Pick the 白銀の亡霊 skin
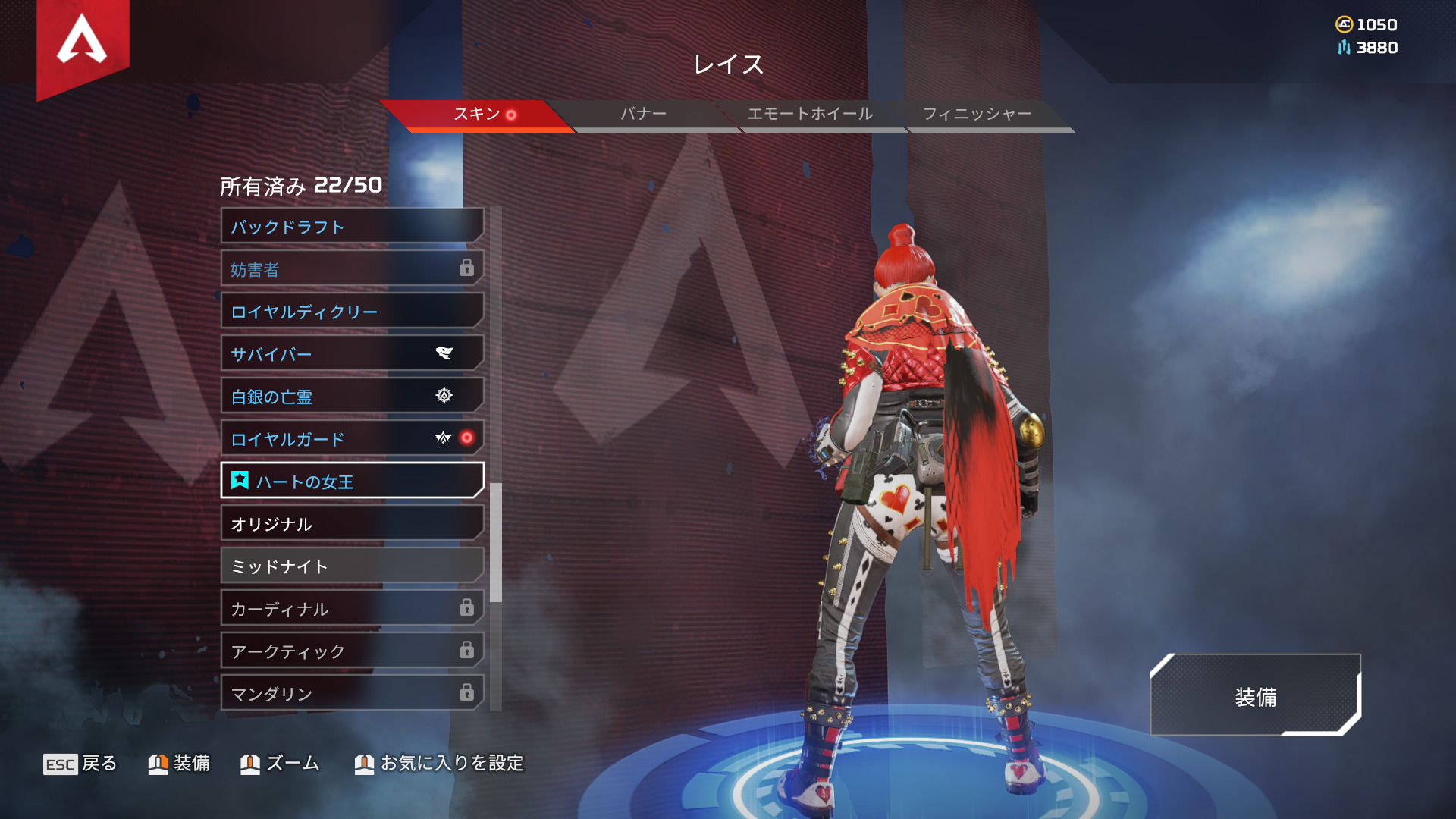This screenshot has height=819, width=1456. point(352,397)
